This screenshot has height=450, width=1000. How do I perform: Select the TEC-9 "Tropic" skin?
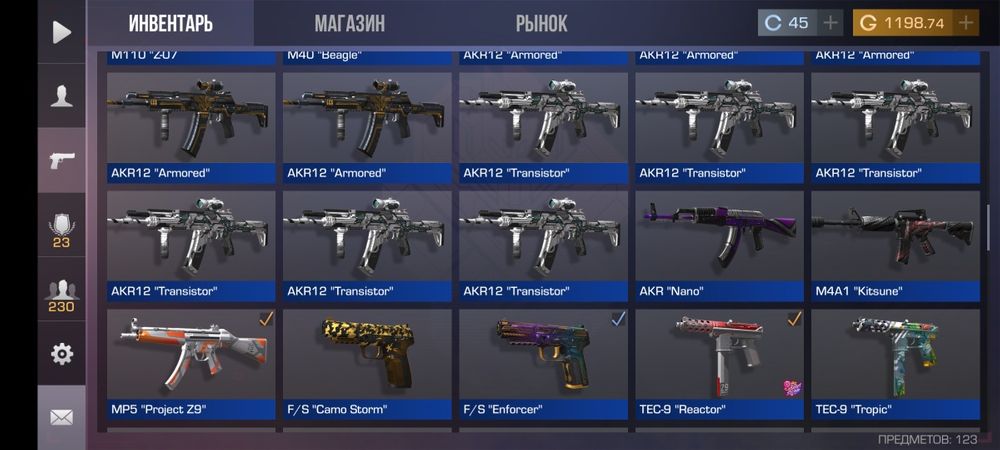tap(896, 363)
